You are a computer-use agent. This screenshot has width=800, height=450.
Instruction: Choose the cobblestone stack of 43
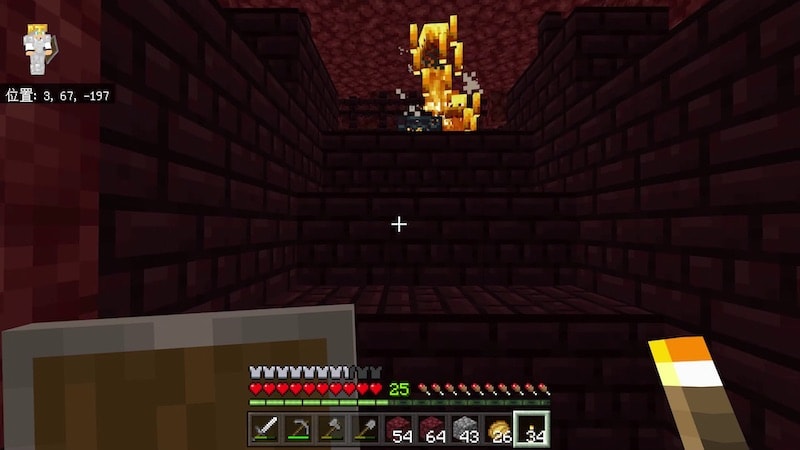(465, 429)
